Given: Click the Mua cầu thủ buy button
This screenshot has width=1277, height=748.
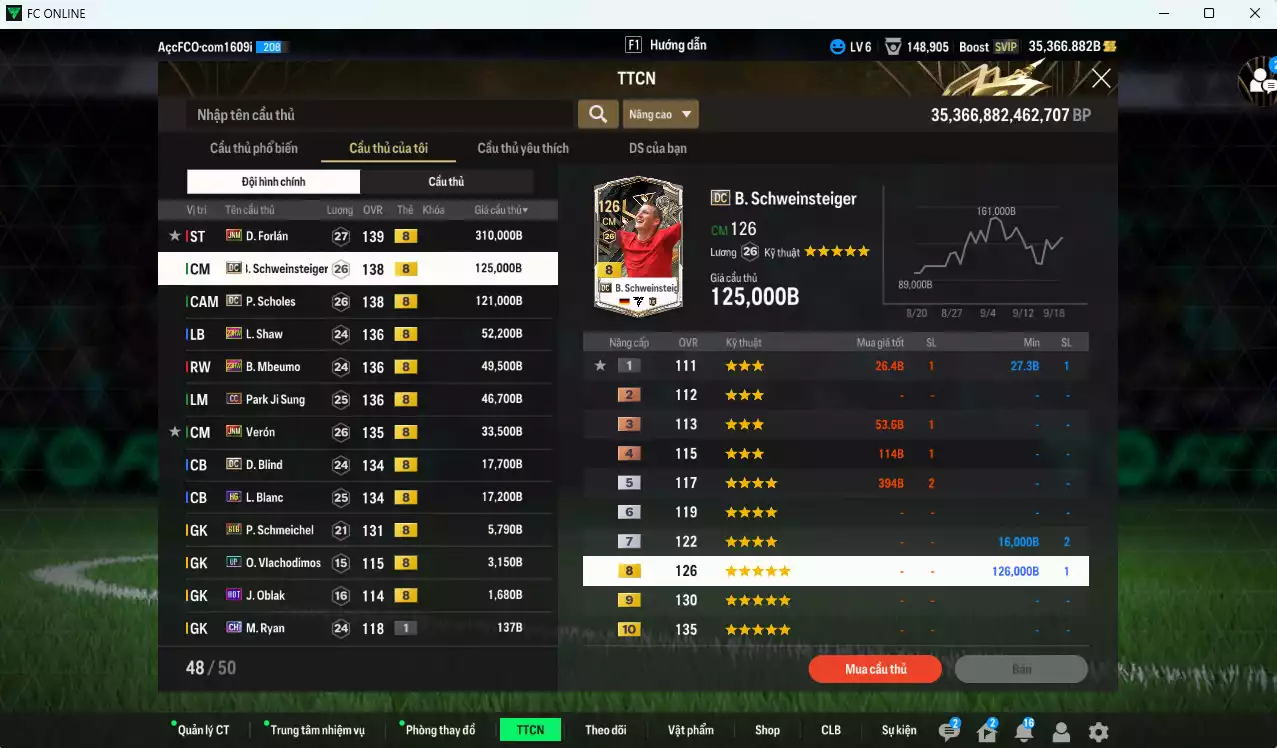Looking at the screenshot, I should tap(875, 669).
